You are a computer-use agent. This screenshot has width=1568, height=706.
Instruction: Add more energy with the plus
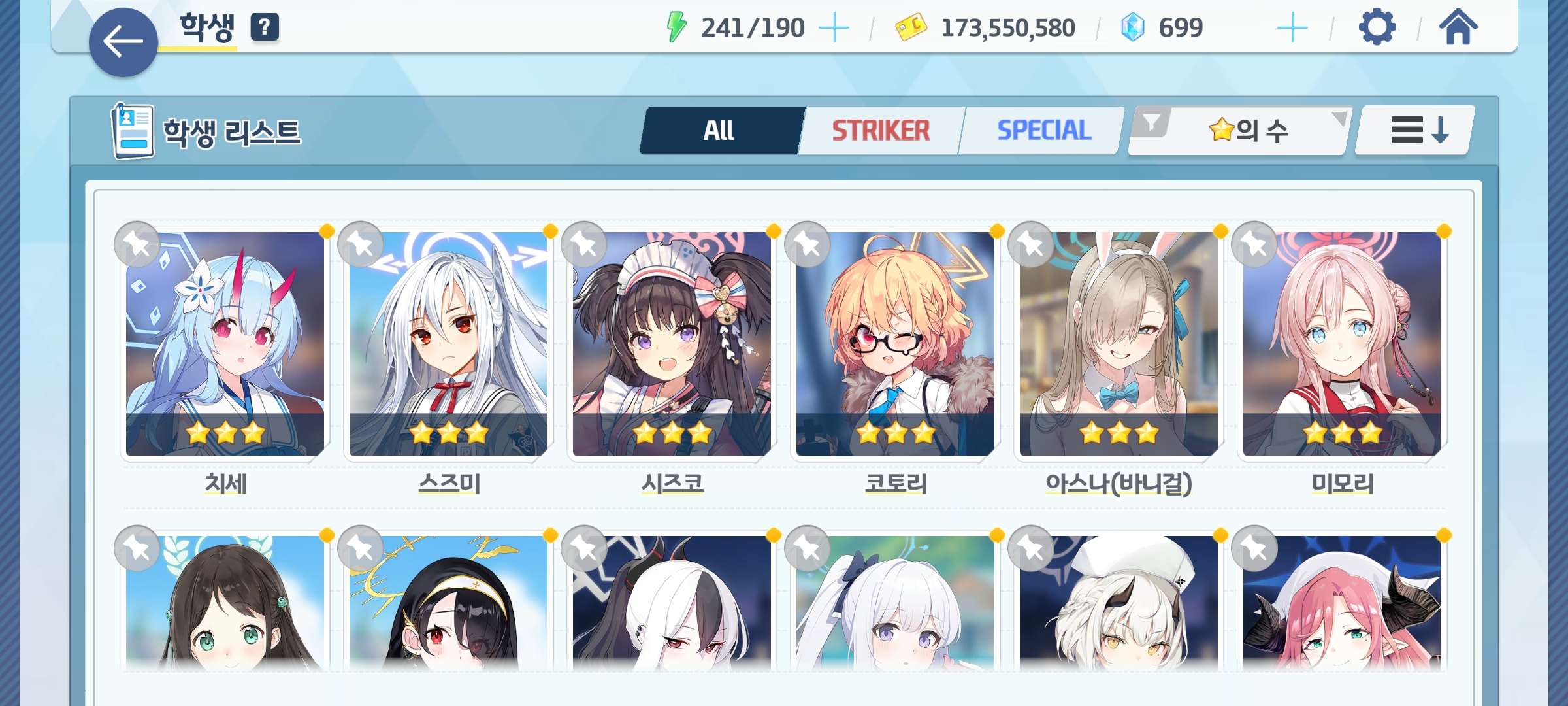point(834,28)
